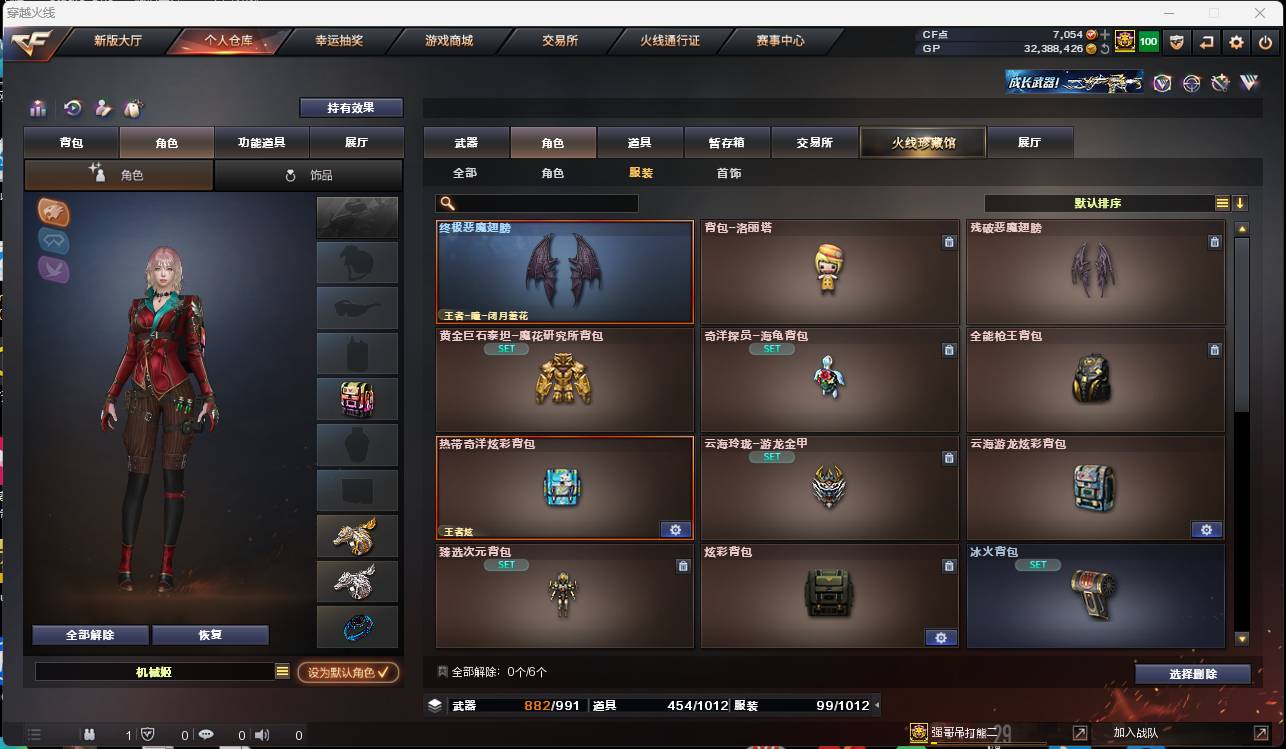Expand the grid view layout selector
Screen dimensions: 1286x749
[1221, 203]
